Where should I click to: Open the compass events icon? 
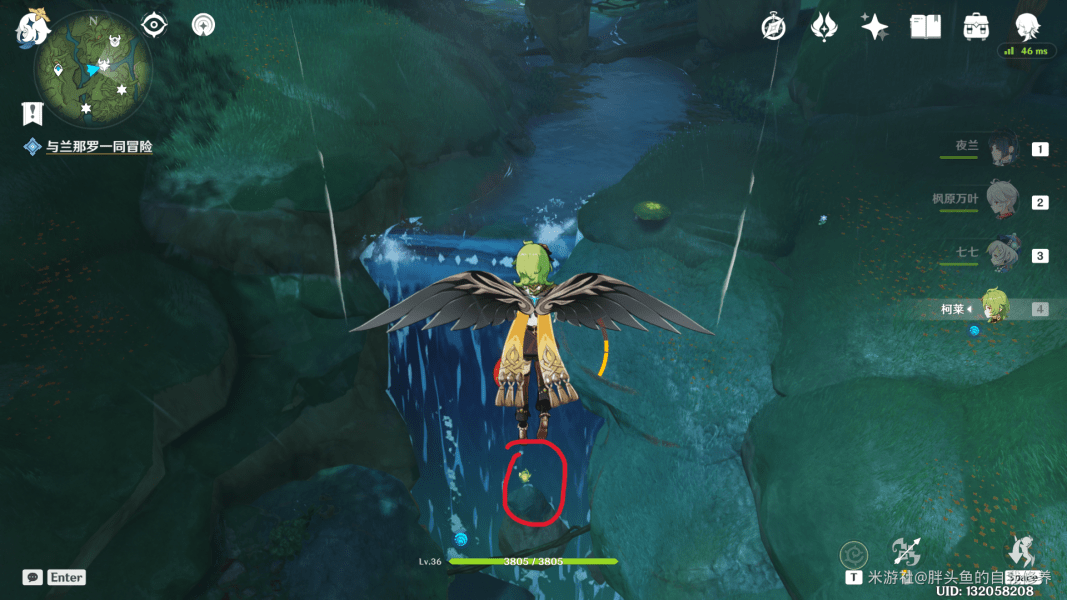pyautogui.click(x=773, y=27)
